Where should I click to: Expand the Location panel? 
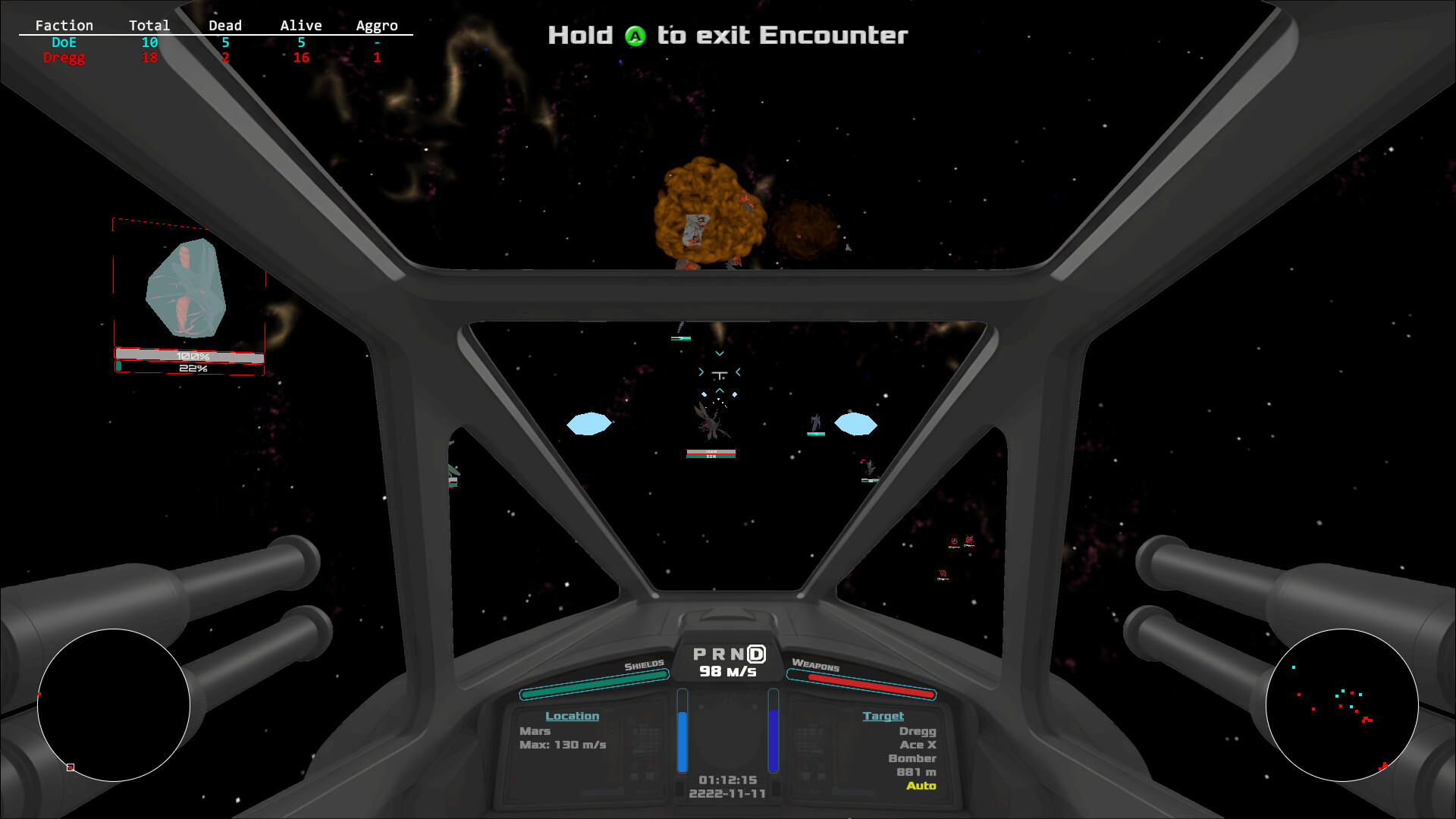573,716
